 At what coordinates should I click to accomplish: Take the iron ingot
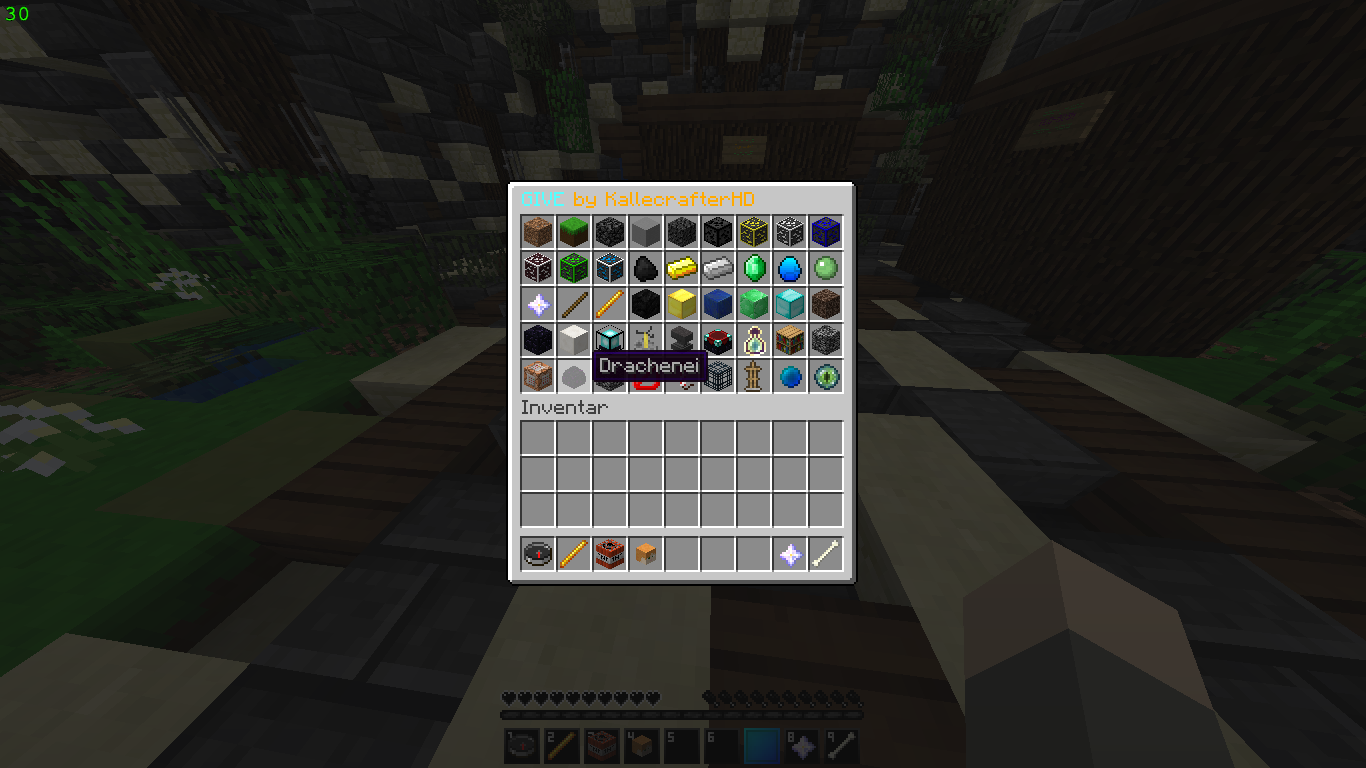pyautogui.click(x=718, y=268)
